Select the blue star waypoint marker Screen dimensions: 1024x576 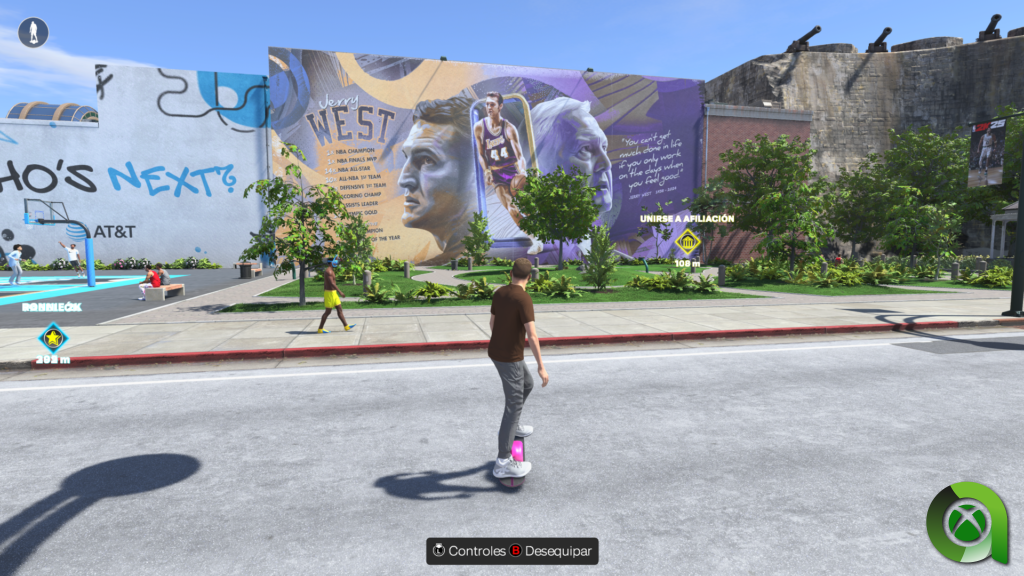point(53,338)
